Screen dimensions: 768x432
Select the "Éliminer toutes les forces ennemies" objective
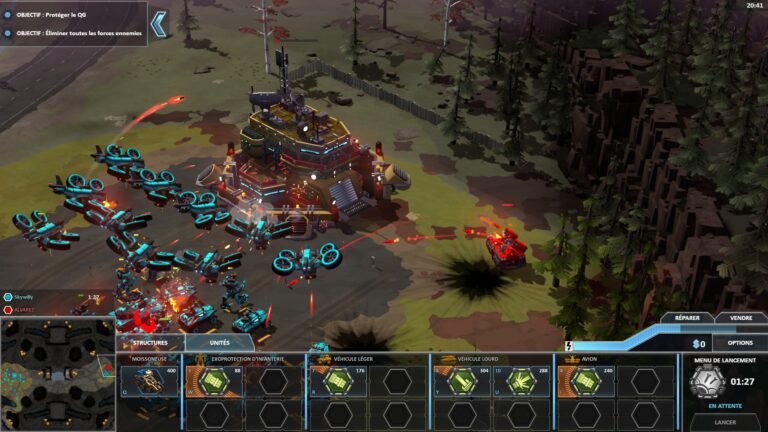tap(74, 34)
